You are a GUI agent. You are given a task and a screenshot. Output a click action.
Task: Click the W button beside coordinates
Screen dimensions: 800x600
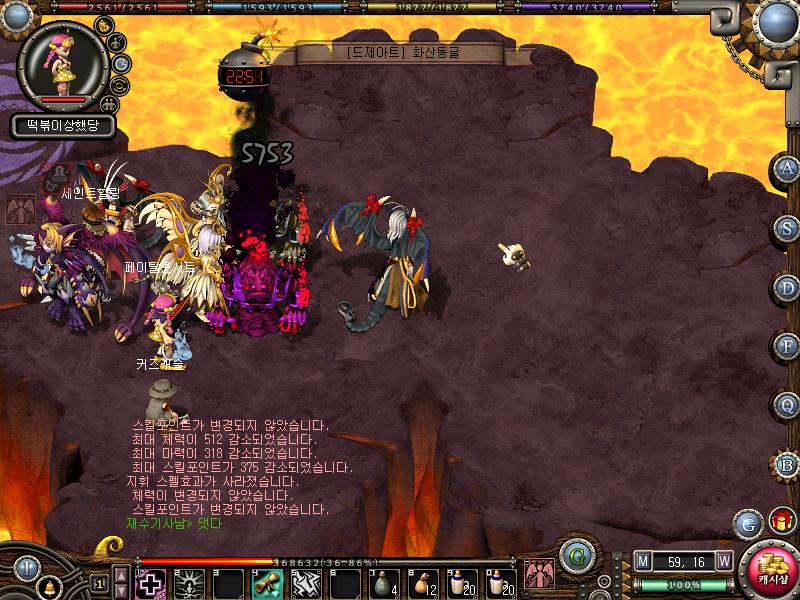pyautogui.click(x=724, y=561)
